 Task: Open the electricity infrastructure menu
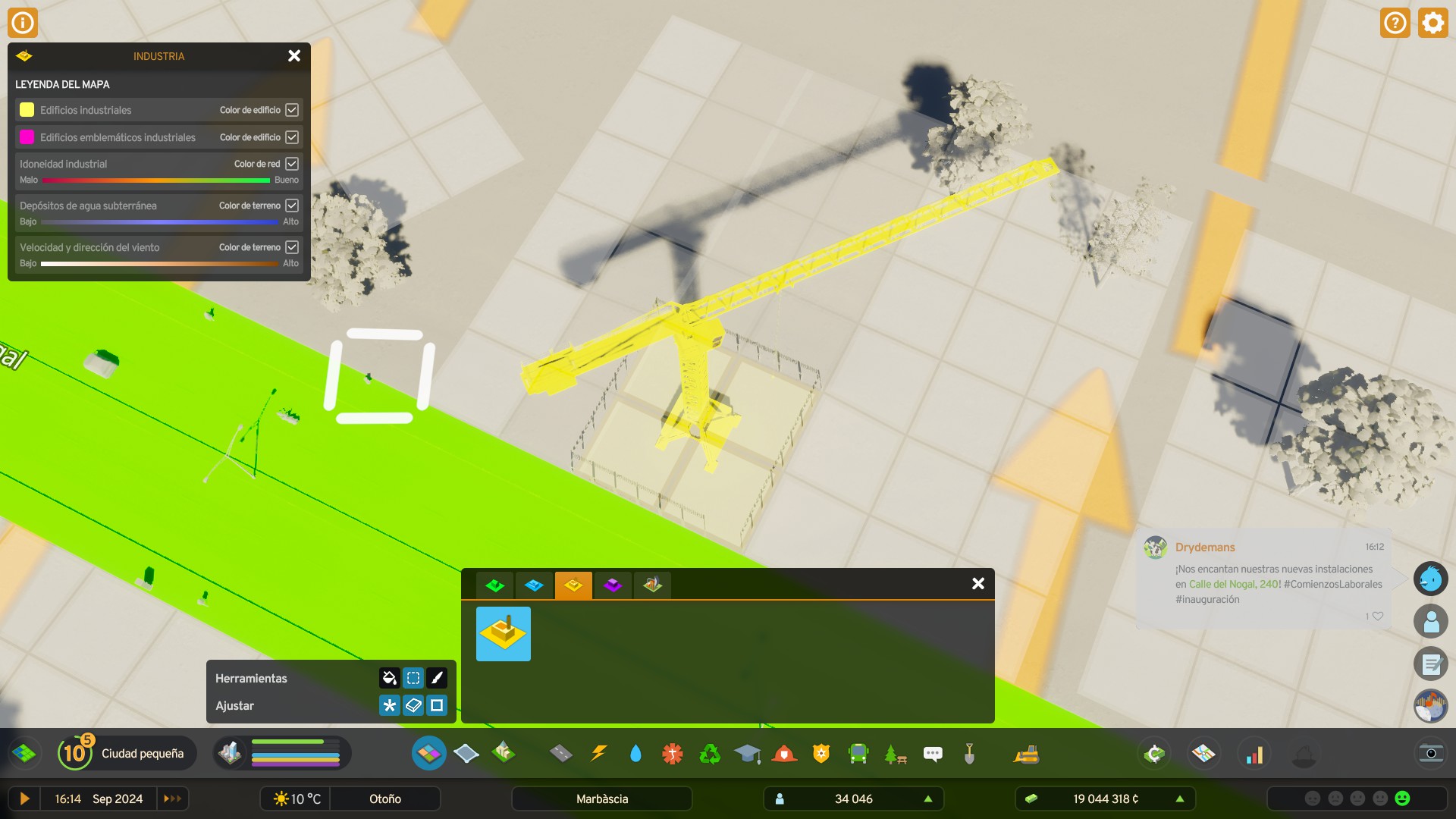pyautogui.click(x=599, y=753)
